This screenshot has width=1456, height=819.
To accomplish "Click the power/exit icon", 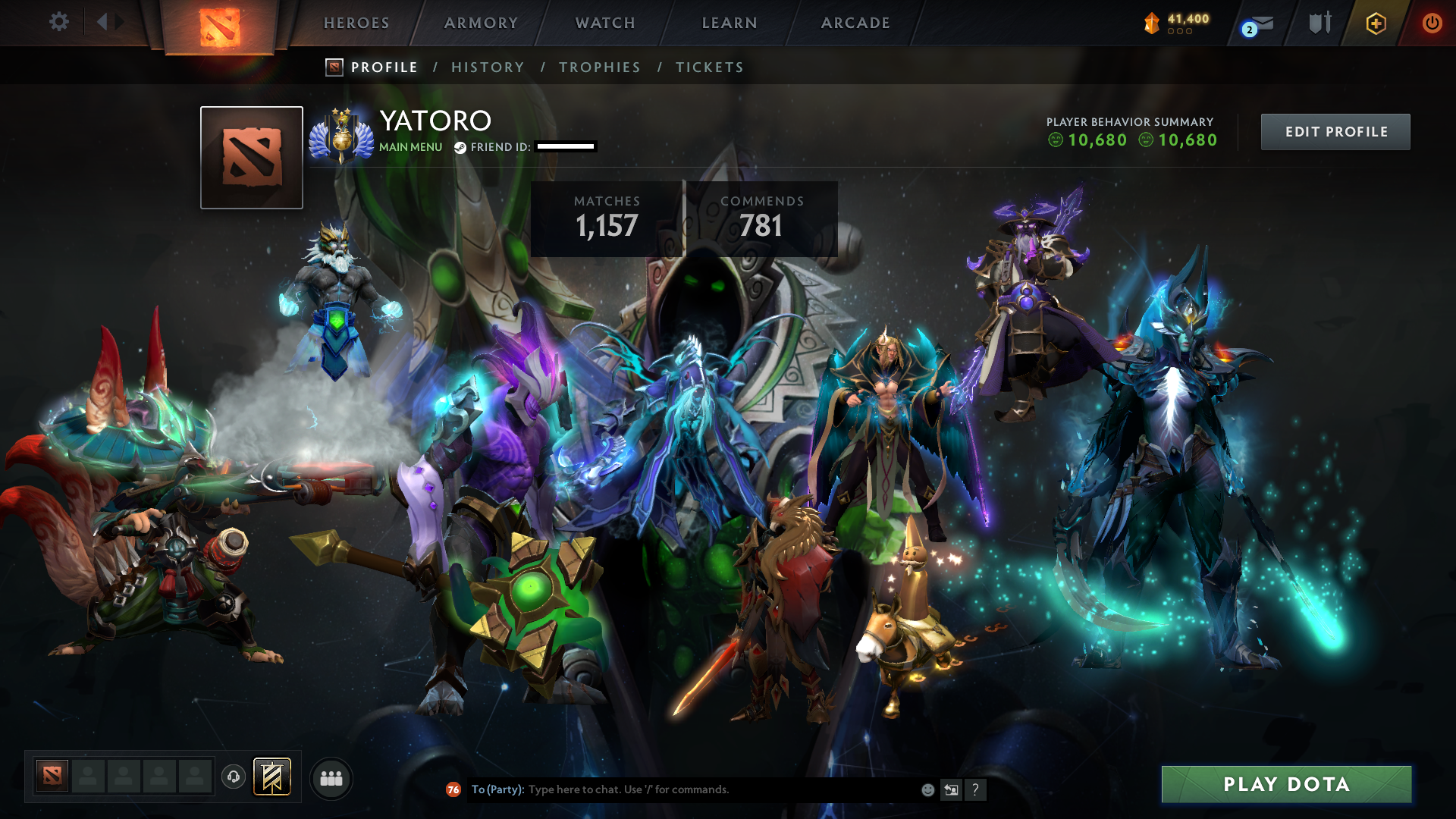I will (x=1432, y=24).
